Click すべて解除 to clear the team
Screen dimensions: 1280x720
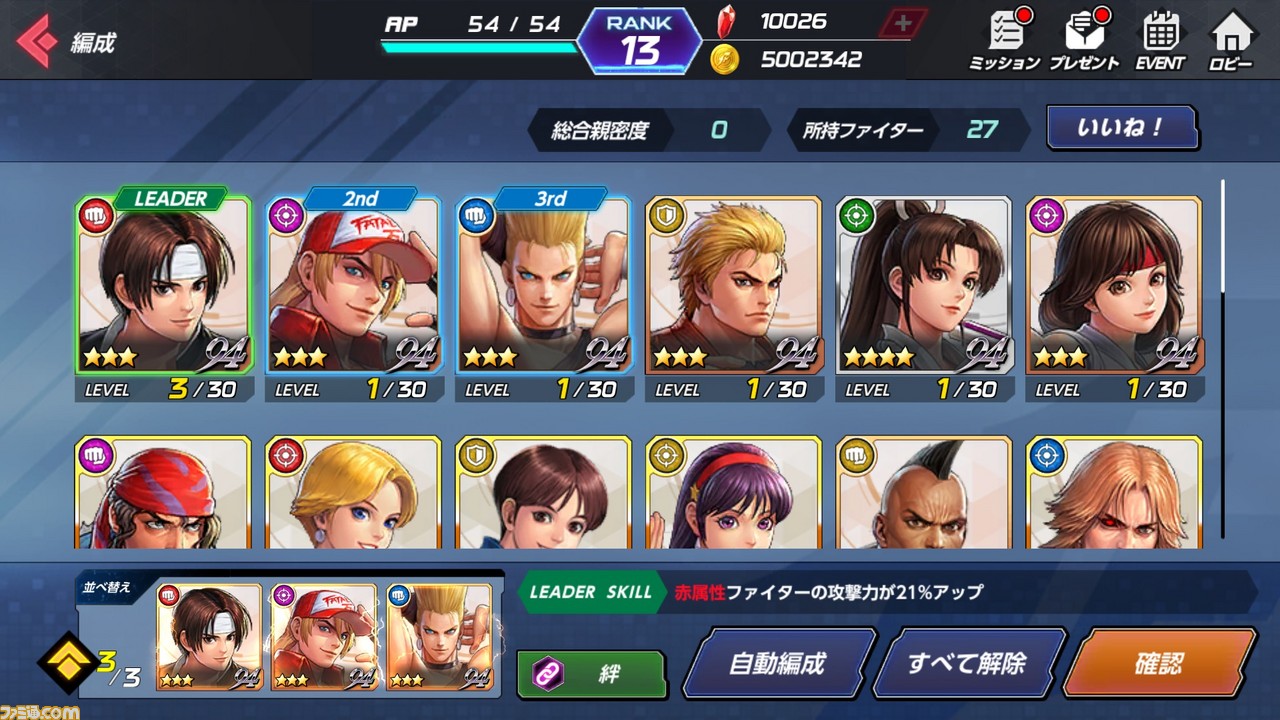(966, 663)
